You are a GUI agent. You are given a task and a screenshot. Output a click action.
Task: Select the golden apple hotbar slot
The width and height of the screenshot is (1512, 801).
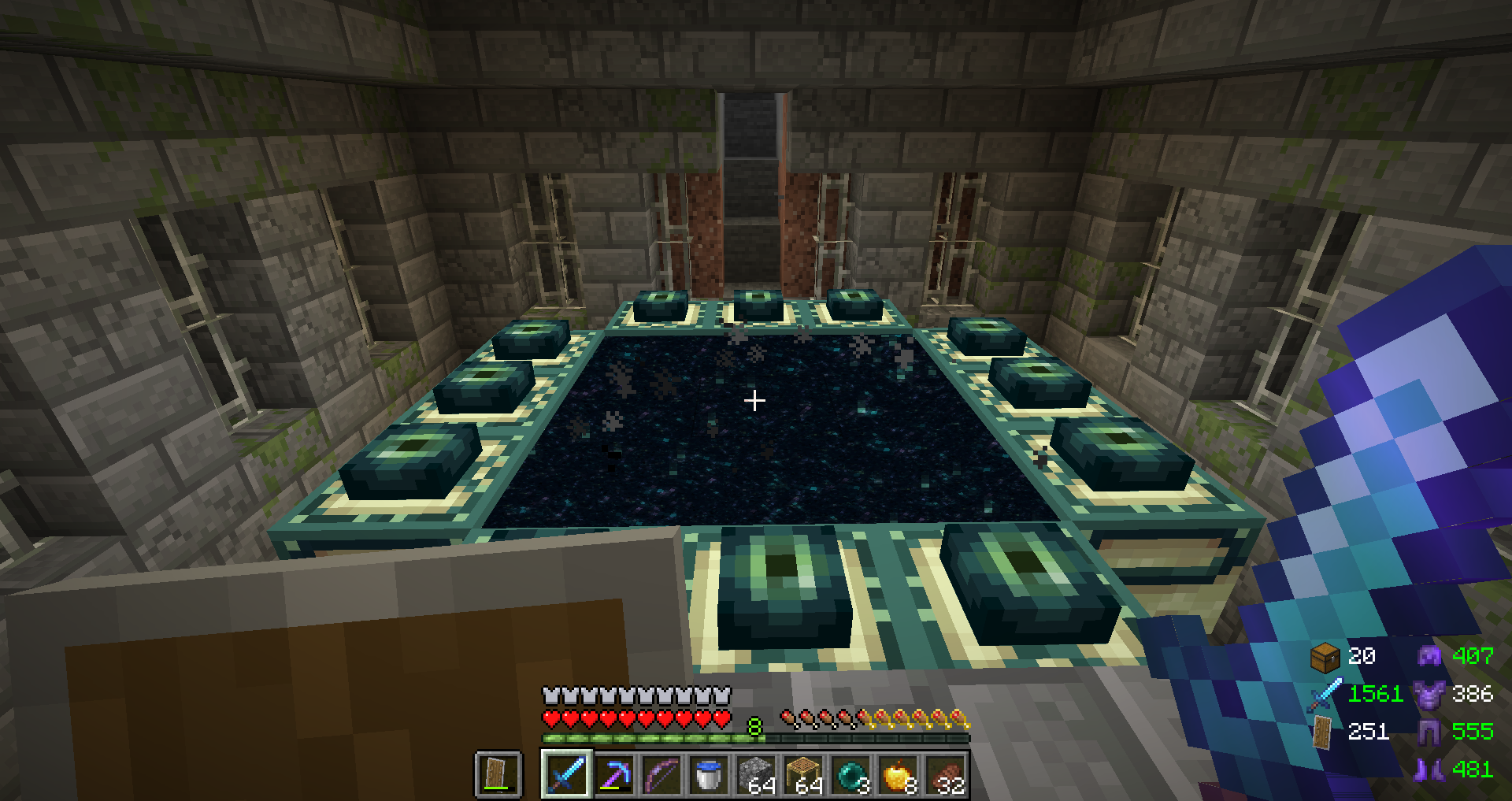pos(899,774)
